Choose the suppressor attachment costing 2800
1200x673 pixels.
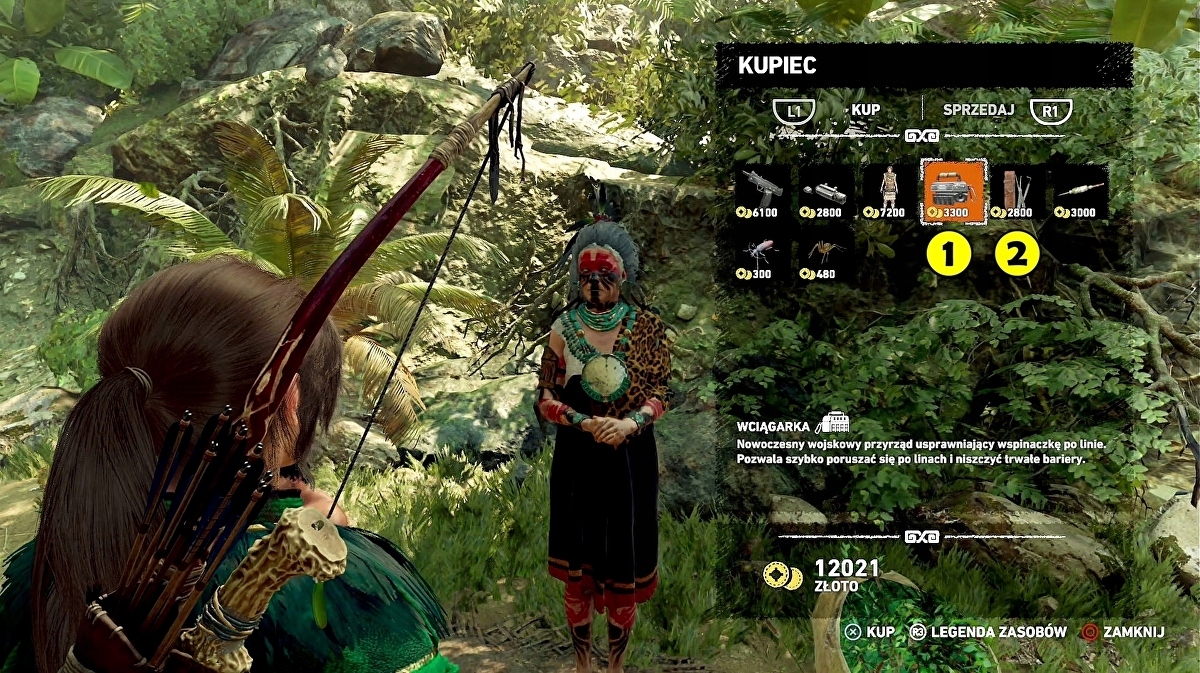click(825, 192)
